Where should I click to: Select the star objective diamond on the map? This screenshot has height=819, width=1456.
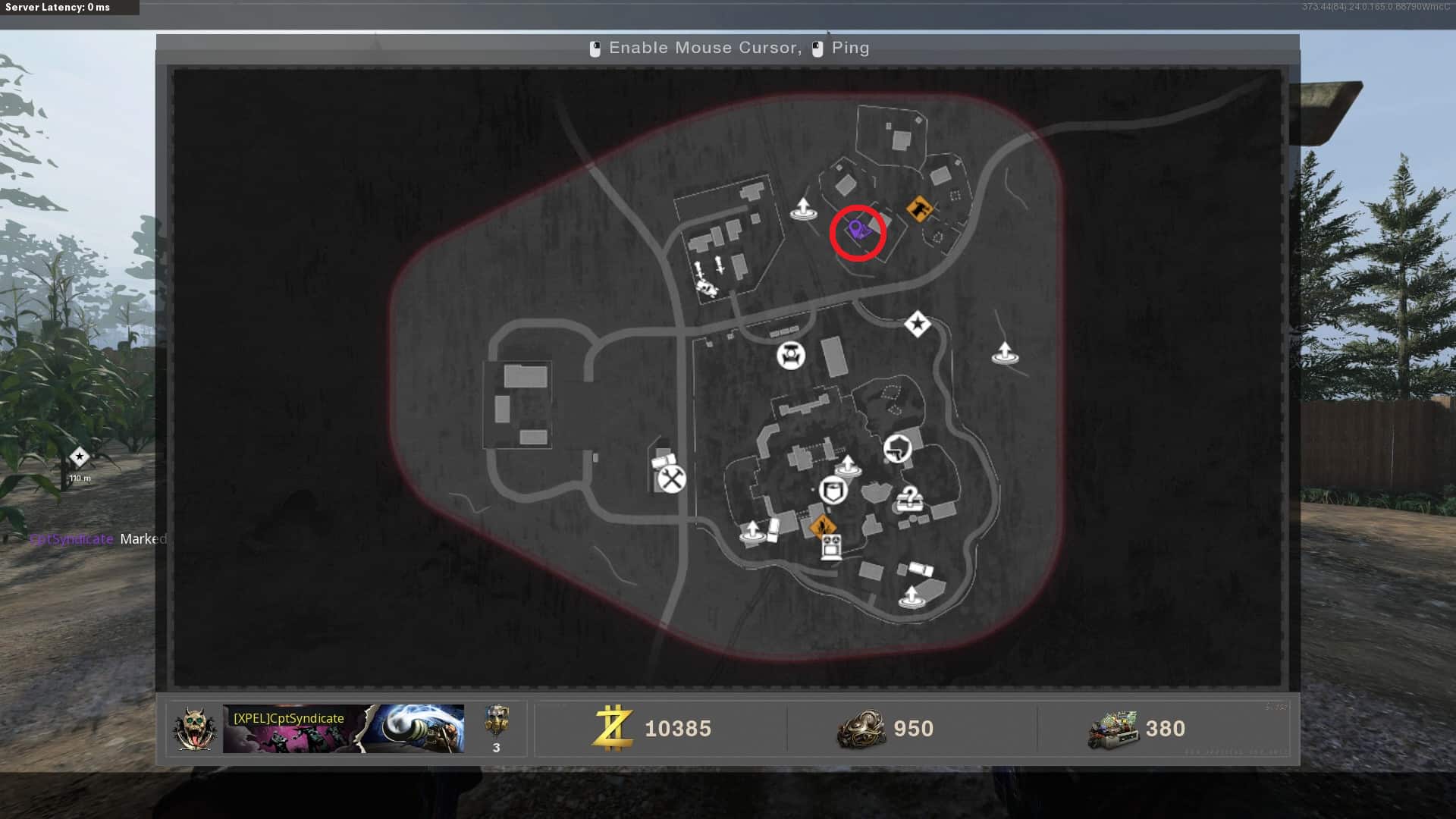pos(918,325)
